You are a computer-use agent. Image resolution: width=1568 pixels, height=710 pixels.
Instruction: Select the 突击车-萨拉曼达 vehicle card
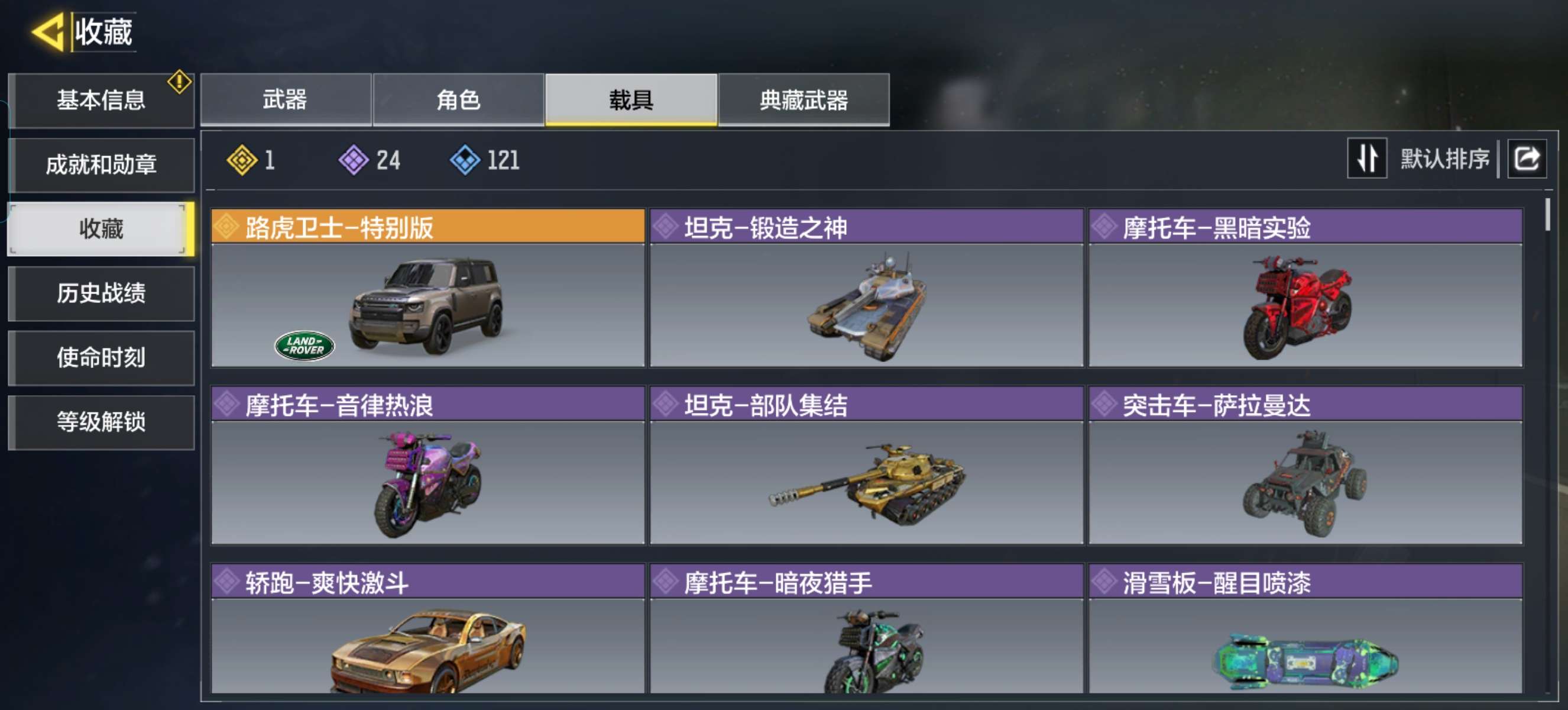tap(1305, 465)
